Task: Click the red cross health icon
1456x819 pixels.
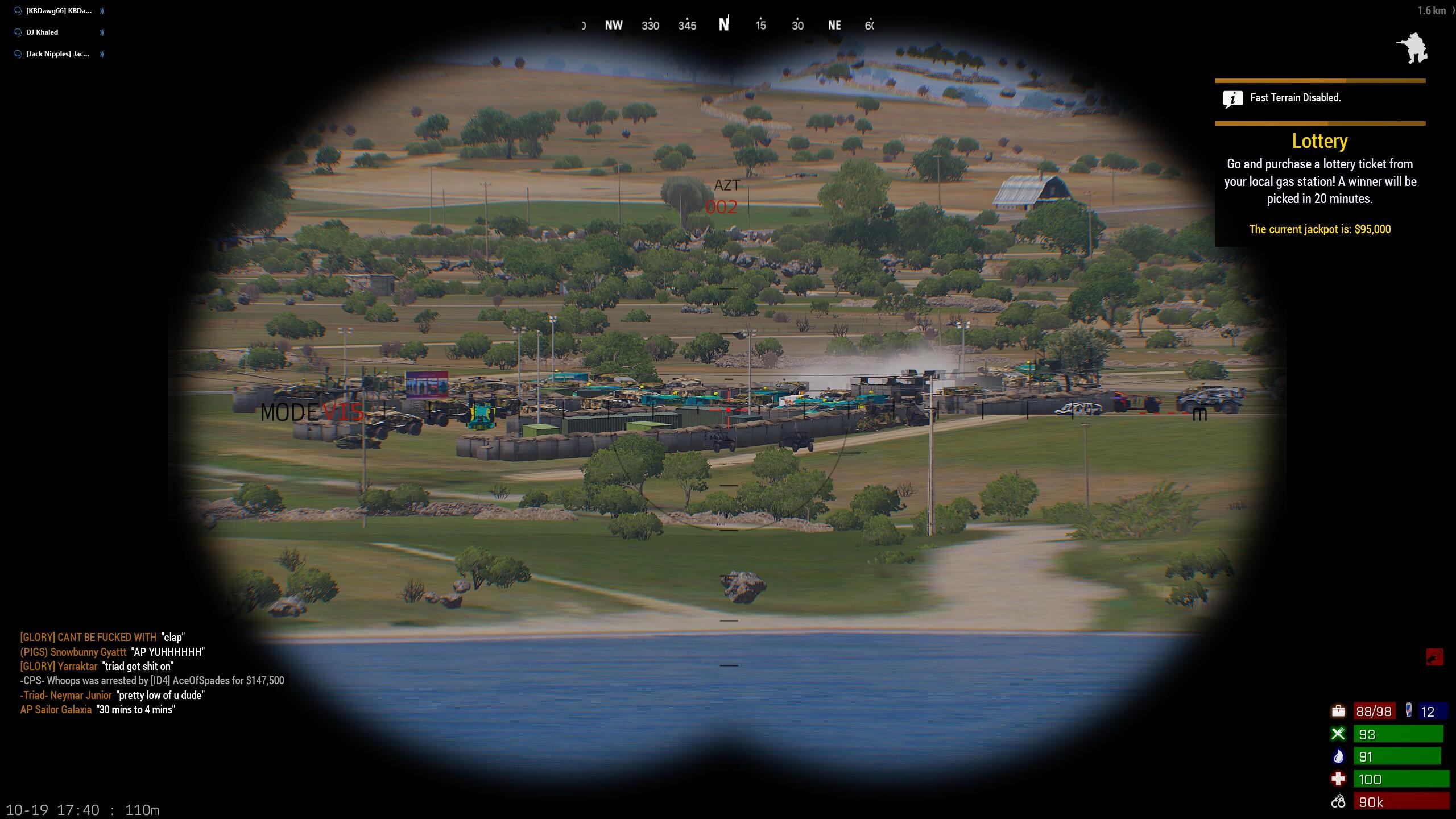Action: tap(1338, 779)
